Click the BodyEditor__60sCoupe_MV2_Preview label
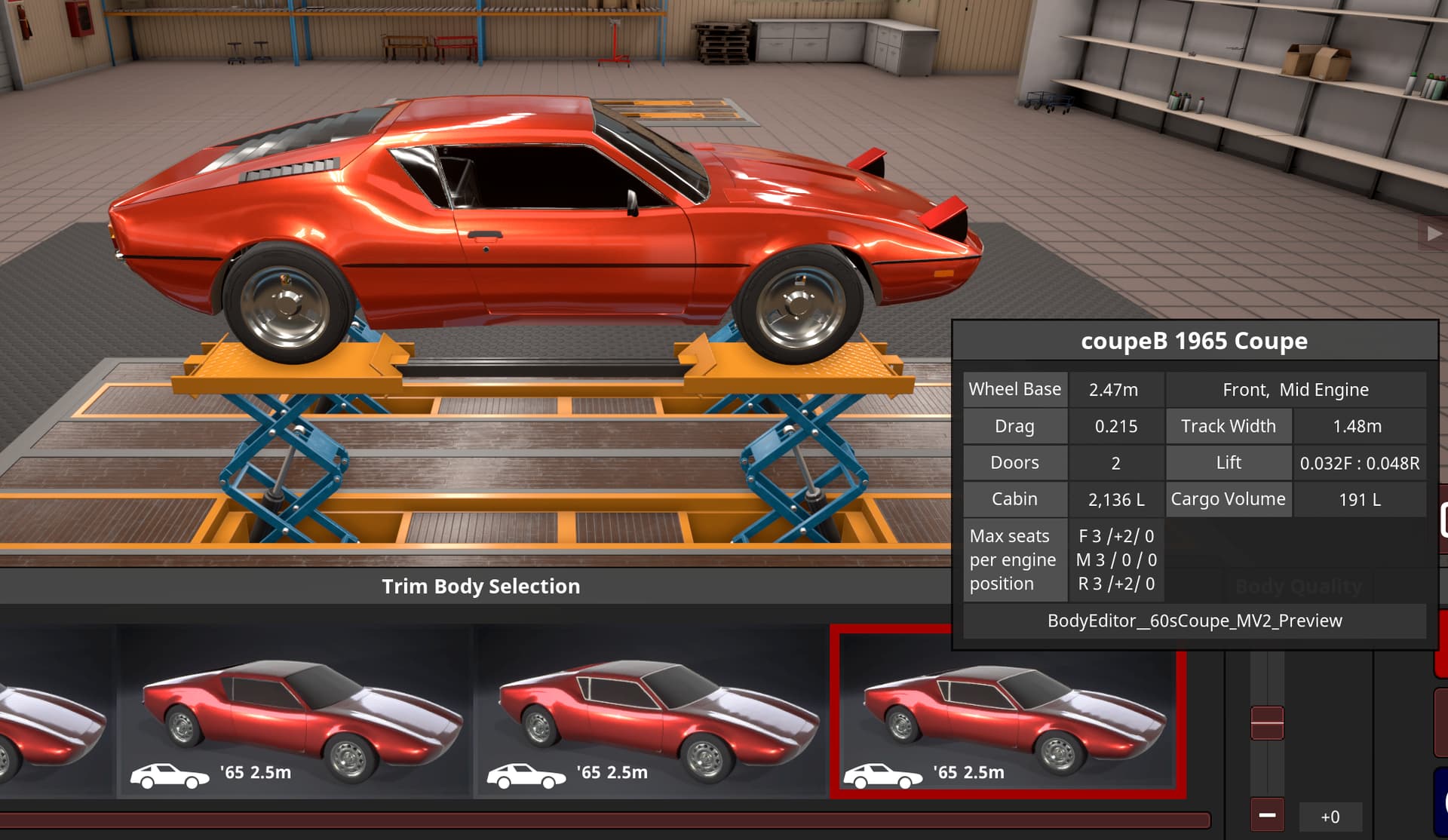The width and height of the screenshot is (1448, 840). [x=1195, y=621]
